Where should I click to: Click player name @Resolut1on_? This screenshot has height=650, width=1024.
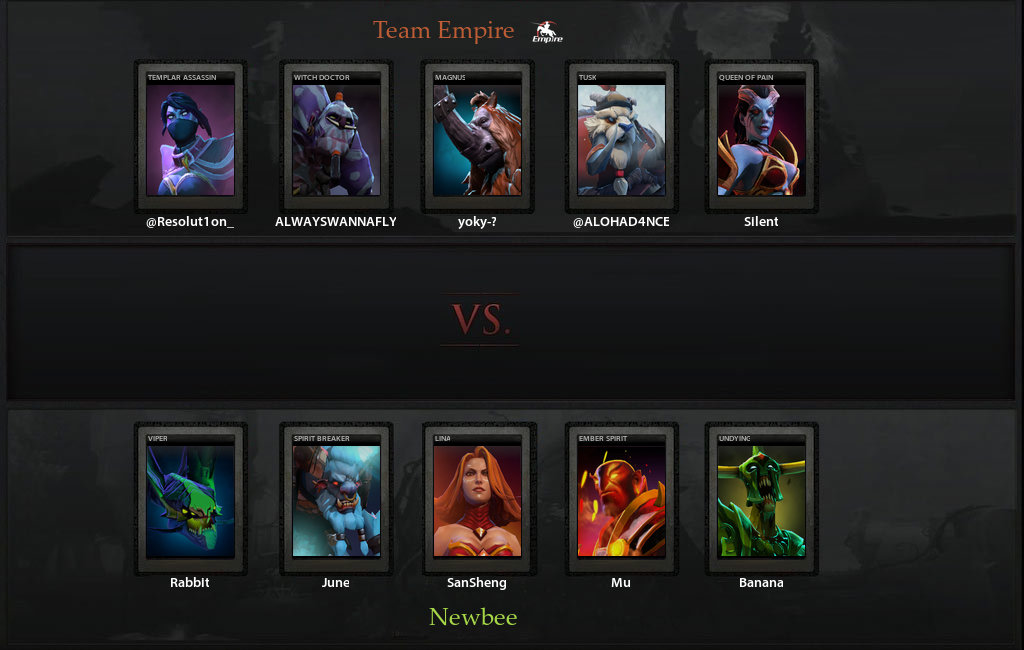(190, 222)
